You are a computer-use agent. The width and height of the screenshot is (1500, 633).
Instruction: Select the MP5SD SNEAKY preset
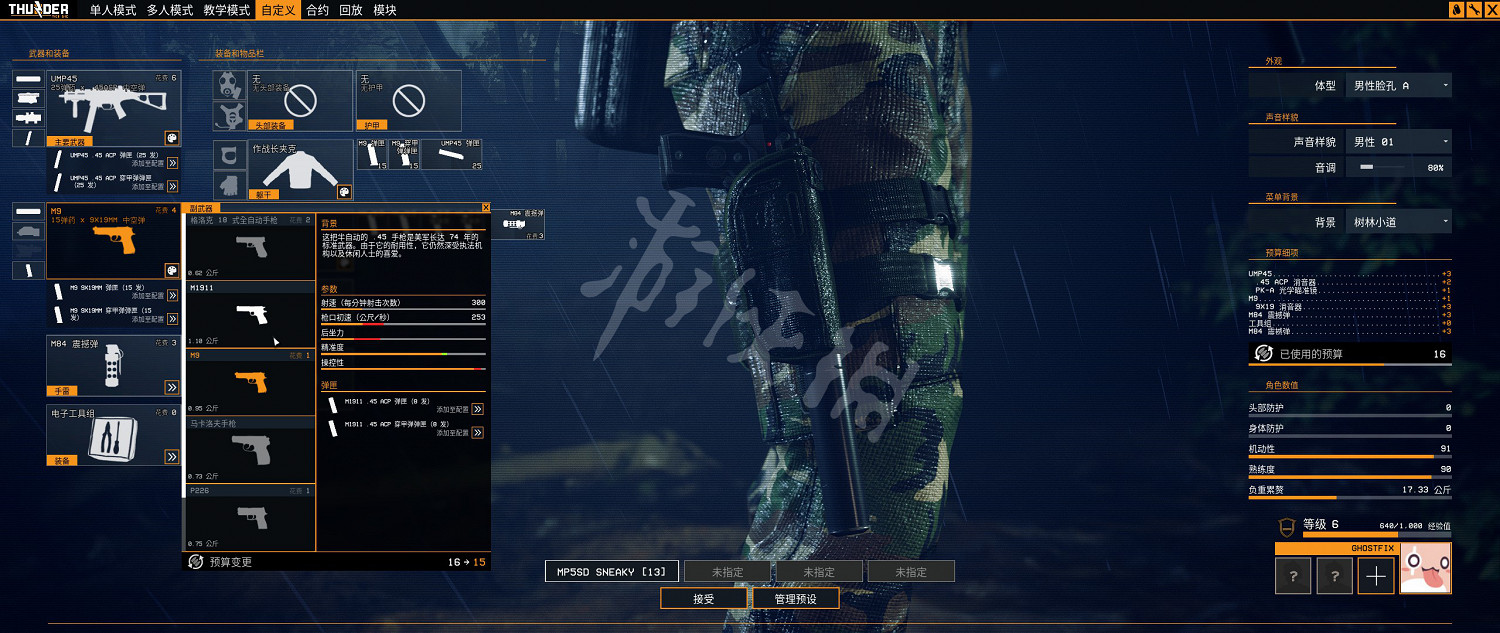(x=612, y=572)
